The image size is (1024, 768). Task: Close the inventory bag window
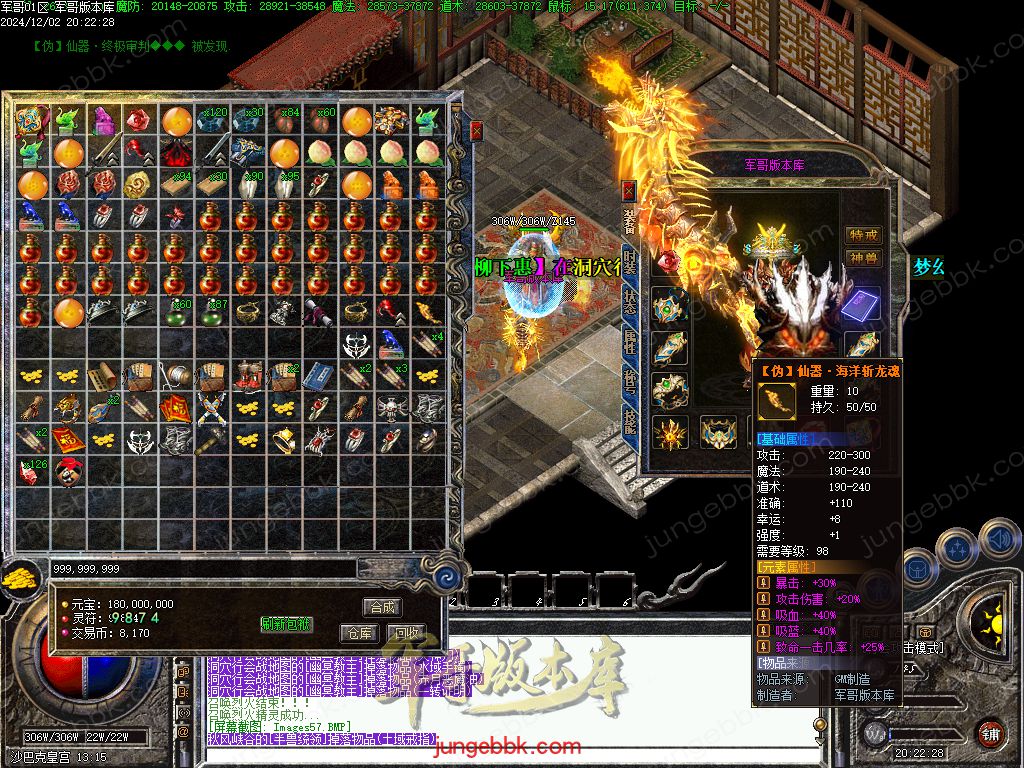(x=477, y=130)
